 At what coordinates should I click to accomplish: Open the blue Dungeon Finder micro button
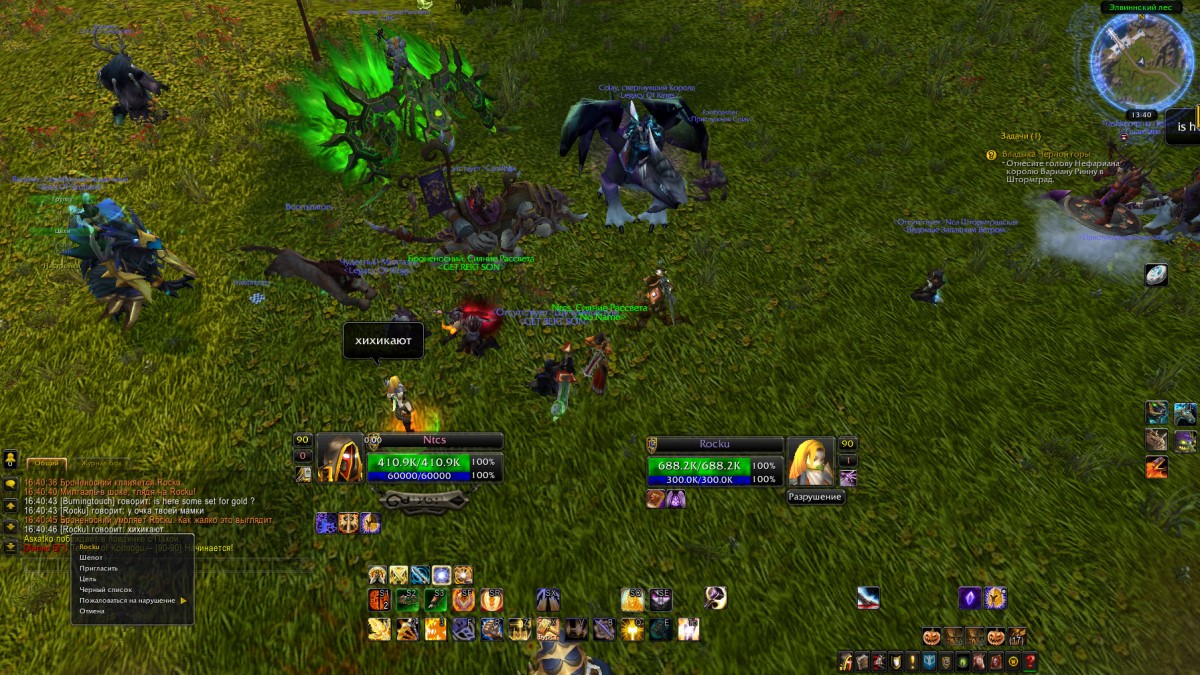click(929, 662)
